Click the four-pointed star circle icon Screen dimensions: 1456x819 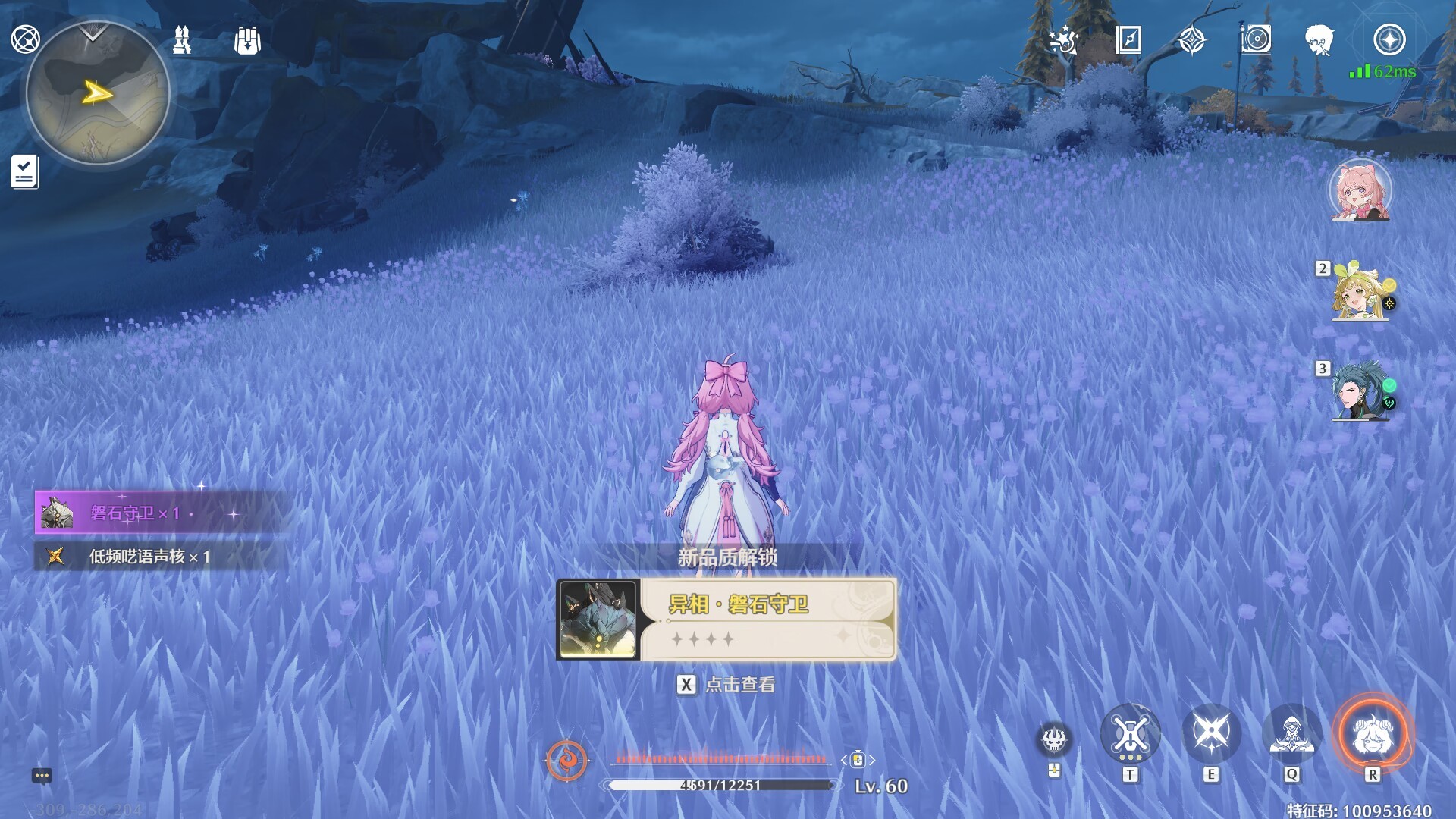[1389, 39]
